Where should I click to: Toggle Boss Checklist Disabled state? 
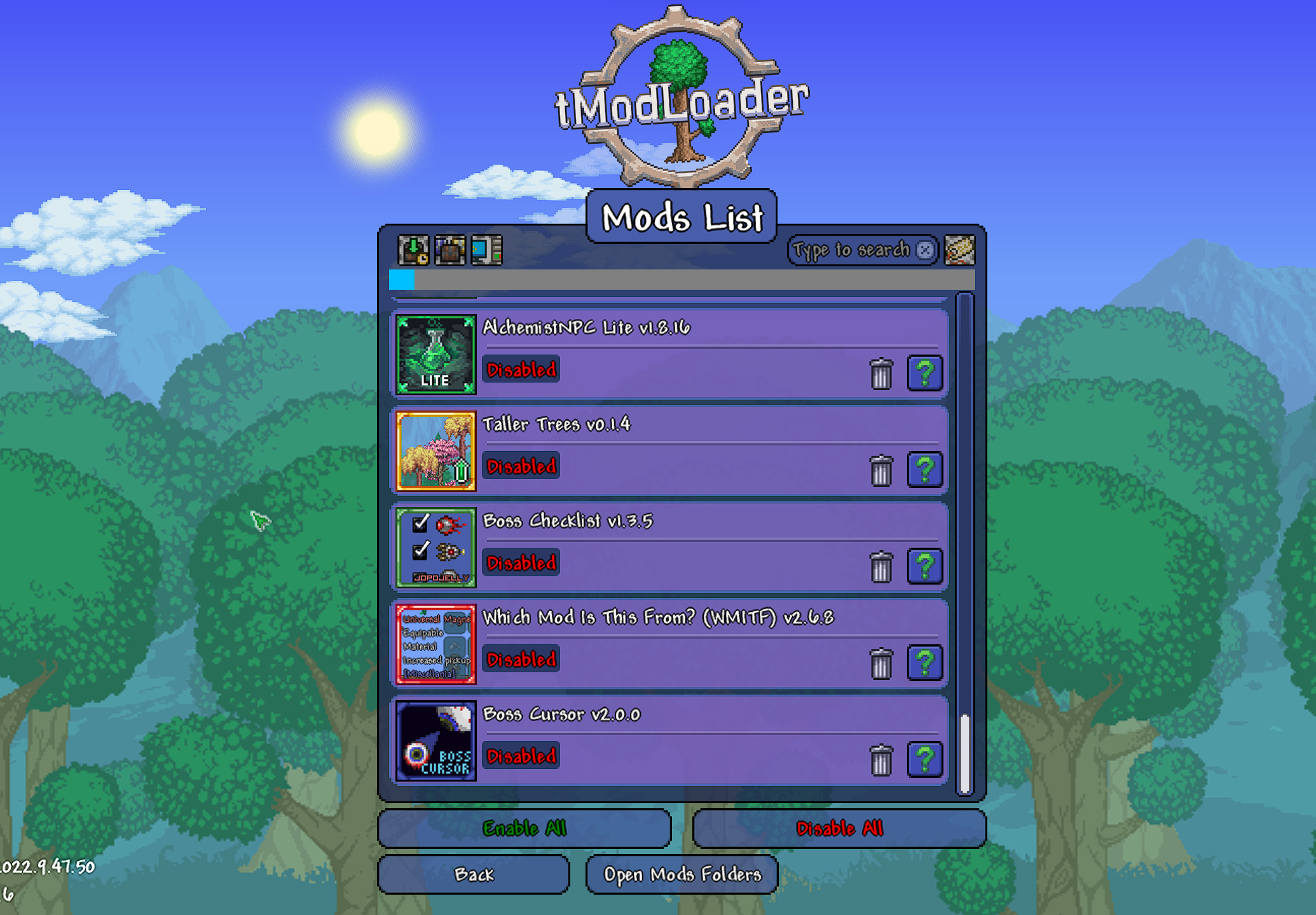point(521,563)
